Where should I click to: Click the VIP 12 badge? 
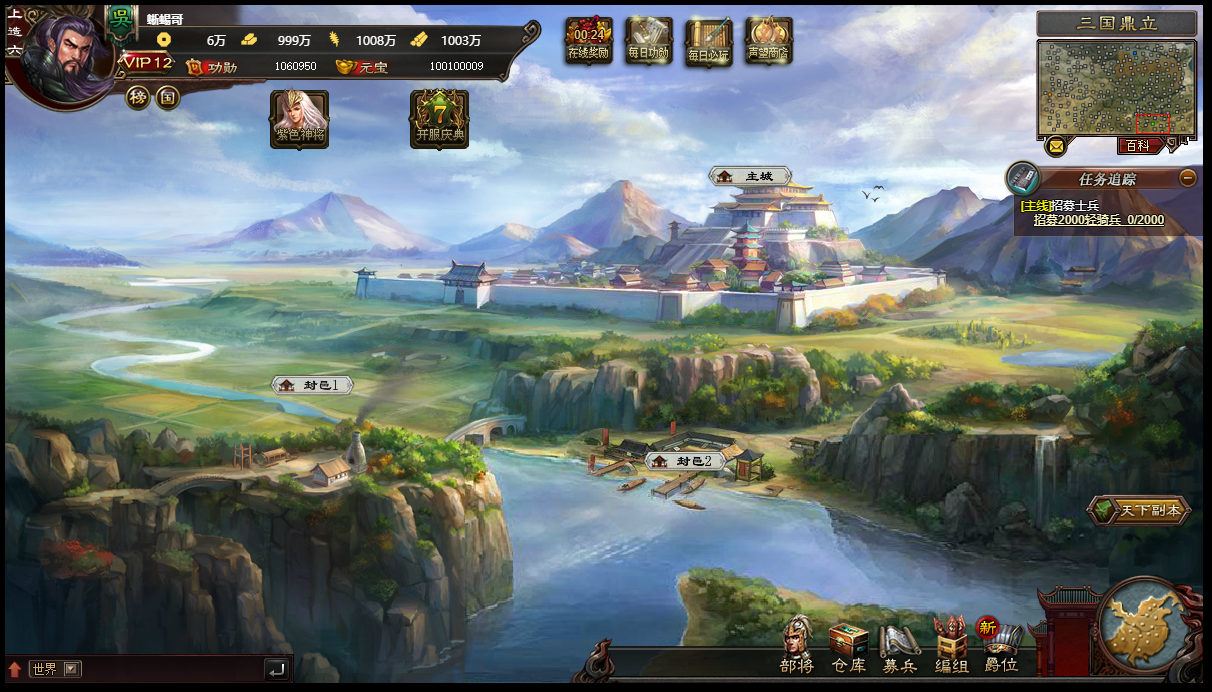[148, 64]
